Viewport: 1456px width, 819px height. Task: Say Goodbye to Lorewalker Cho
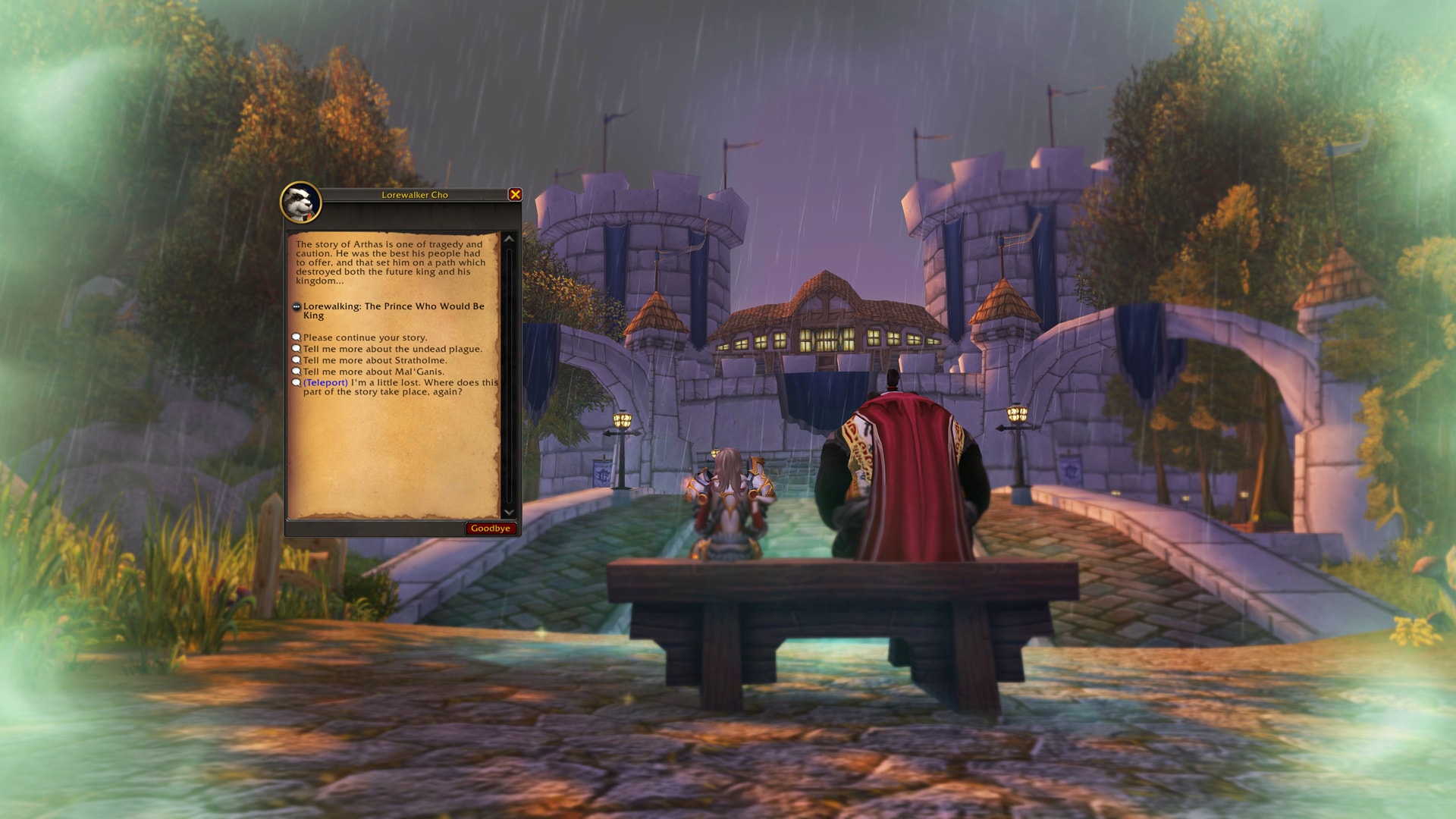point(491,529)
